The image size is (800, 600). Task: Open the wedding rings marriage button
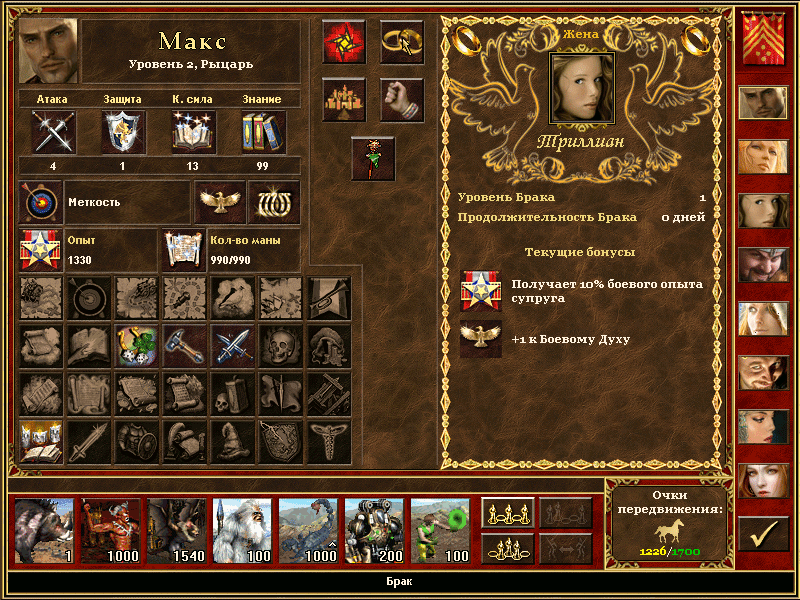point(402,41)
